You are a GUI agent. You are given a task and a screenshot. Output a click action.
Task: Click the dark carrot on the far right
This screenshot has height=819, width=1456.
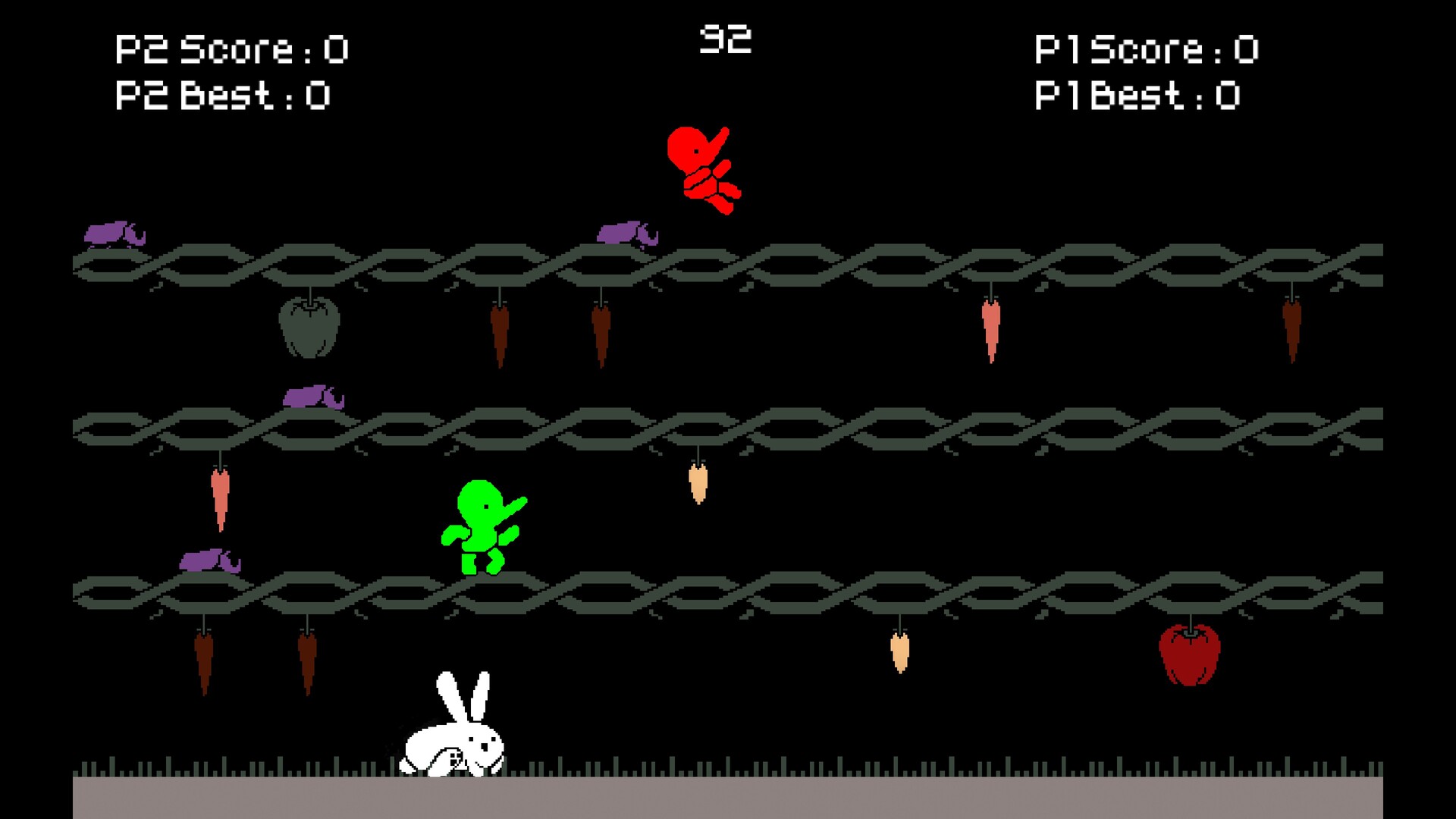[x=1293, y=330]
